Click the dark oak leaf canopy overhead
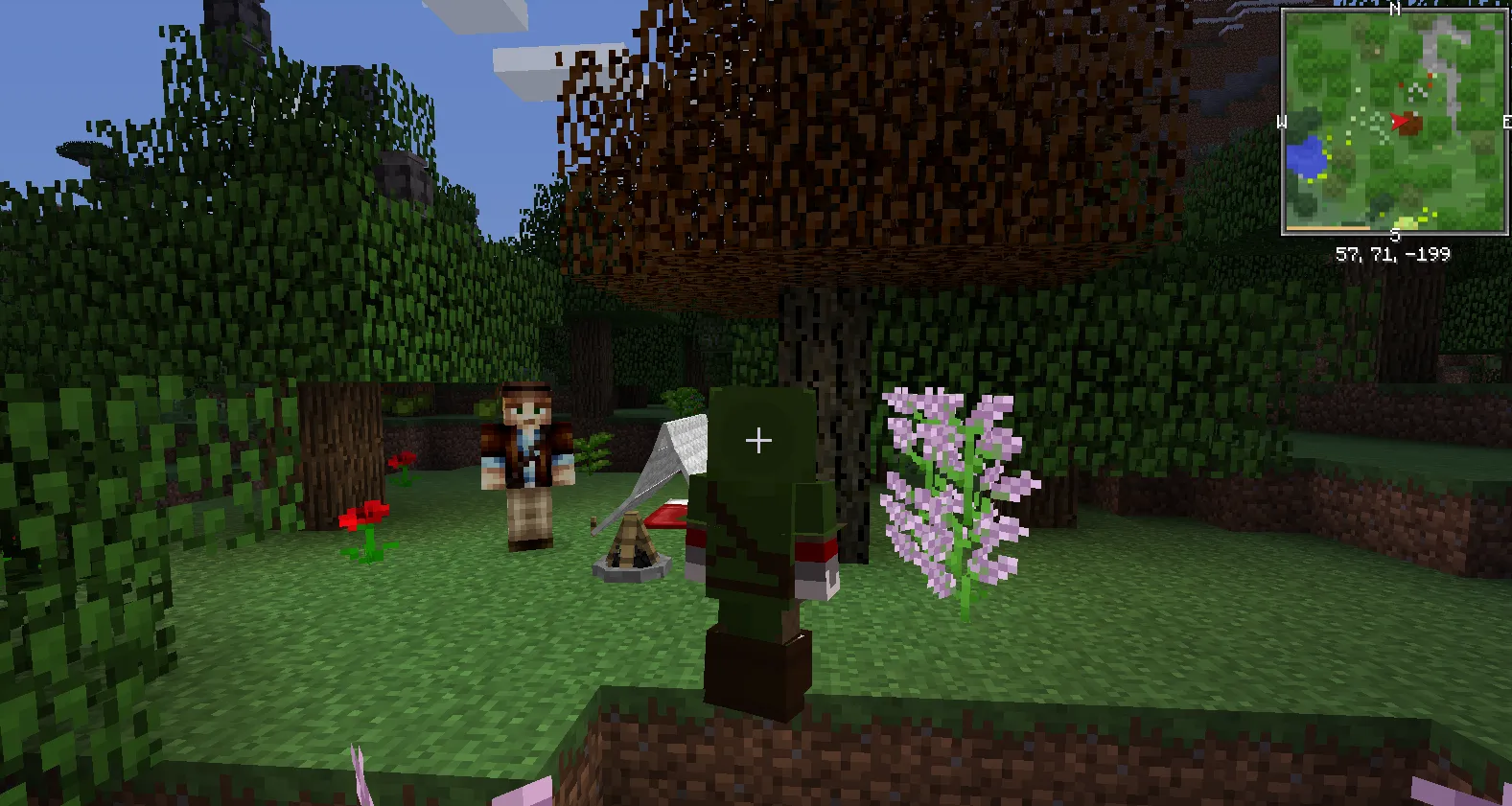 863,144
